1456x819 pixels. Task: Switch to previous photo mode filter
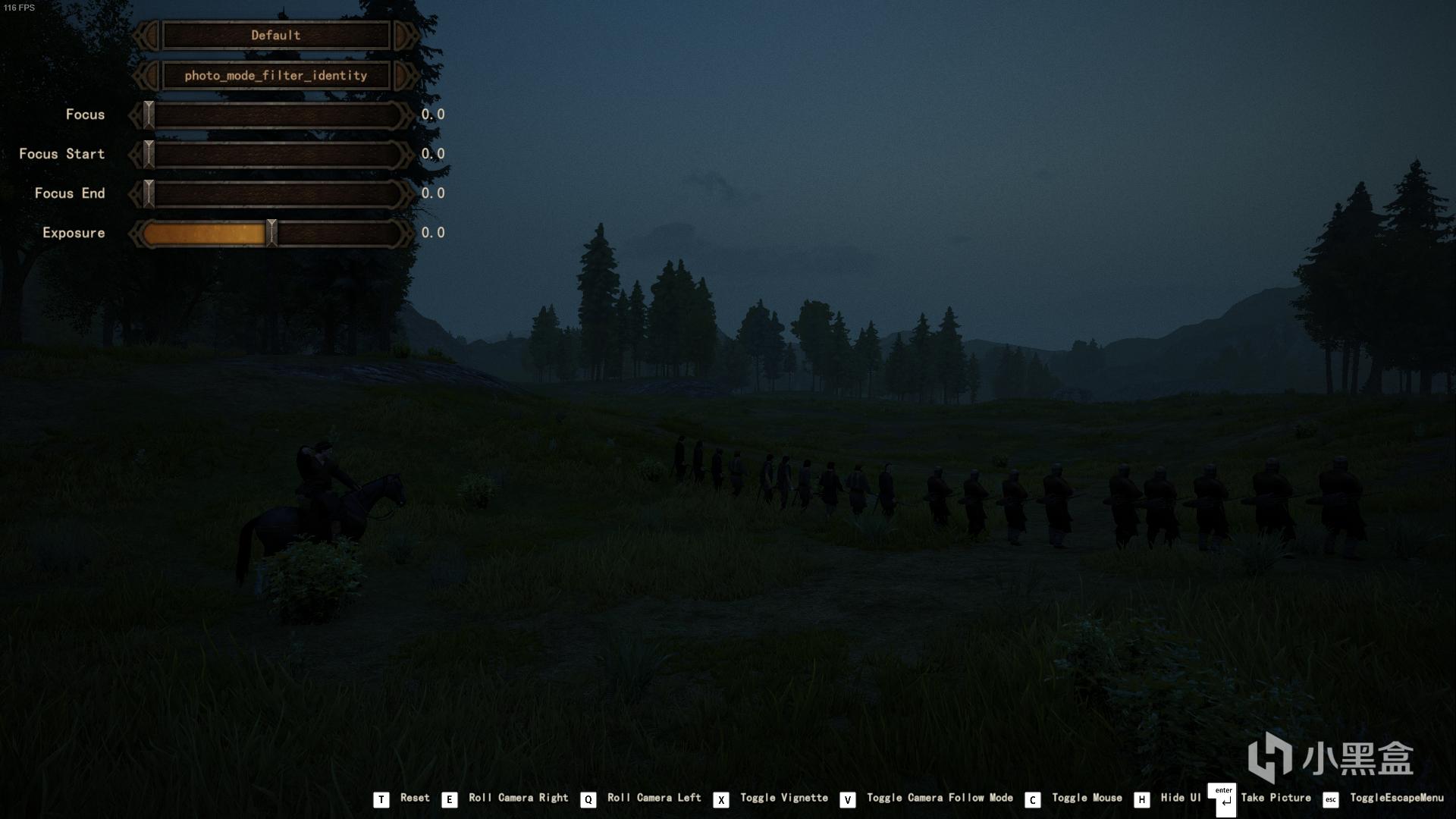tap(146, 76)
